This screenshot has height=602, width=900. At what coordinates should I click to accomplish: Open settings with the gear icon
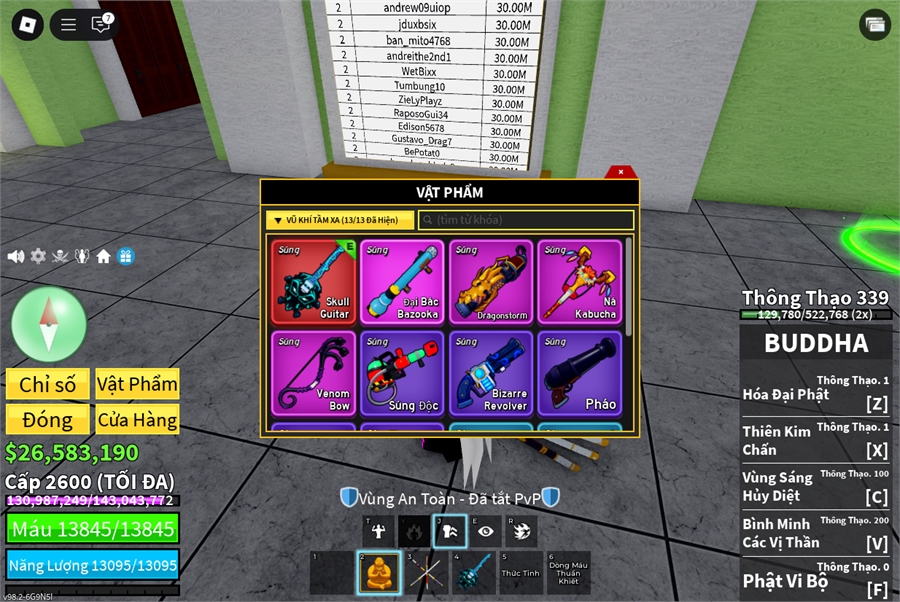(38, 256)
